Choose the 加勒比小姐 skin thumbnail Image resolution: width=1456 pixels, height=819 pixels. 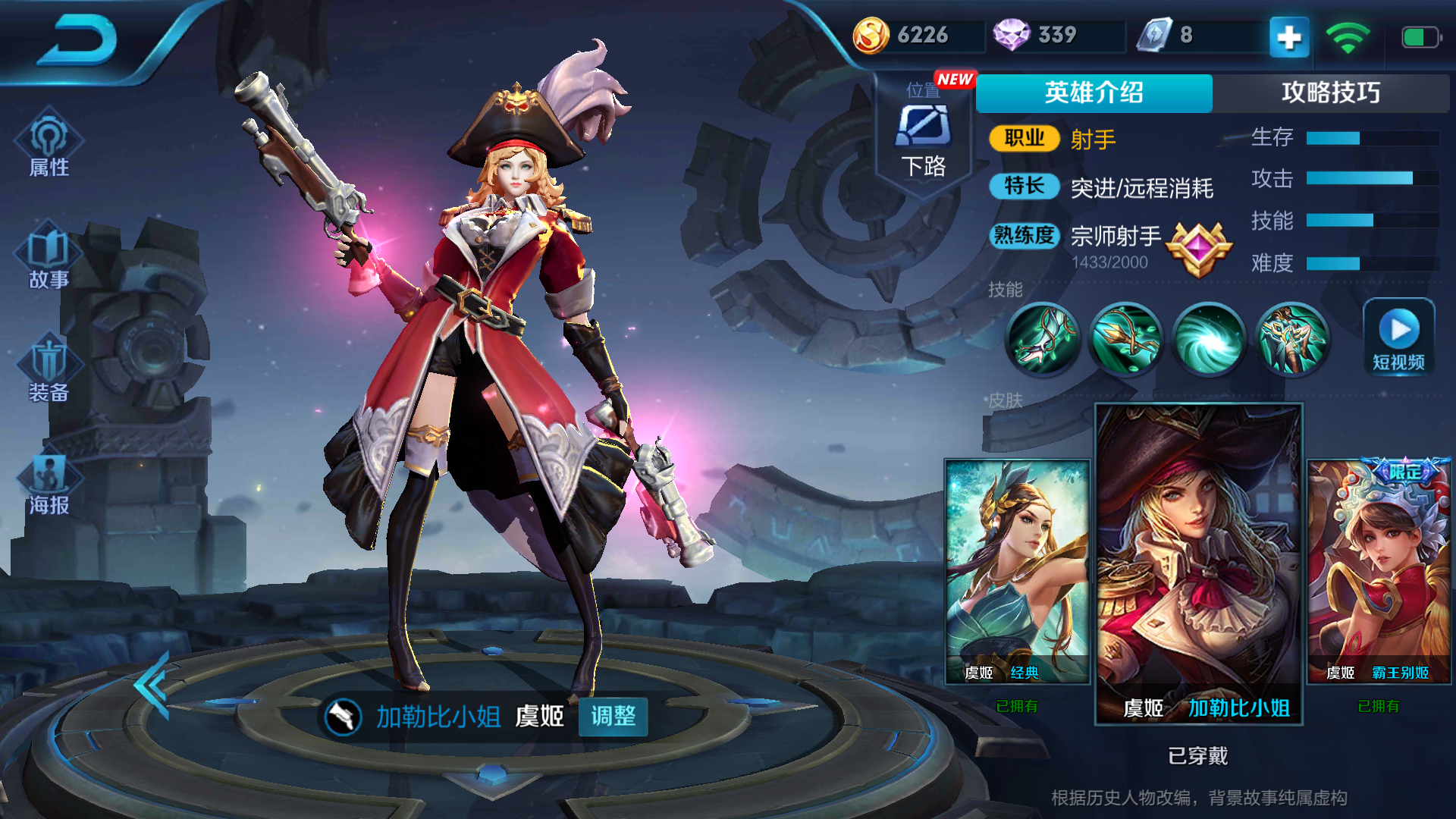1198,564
